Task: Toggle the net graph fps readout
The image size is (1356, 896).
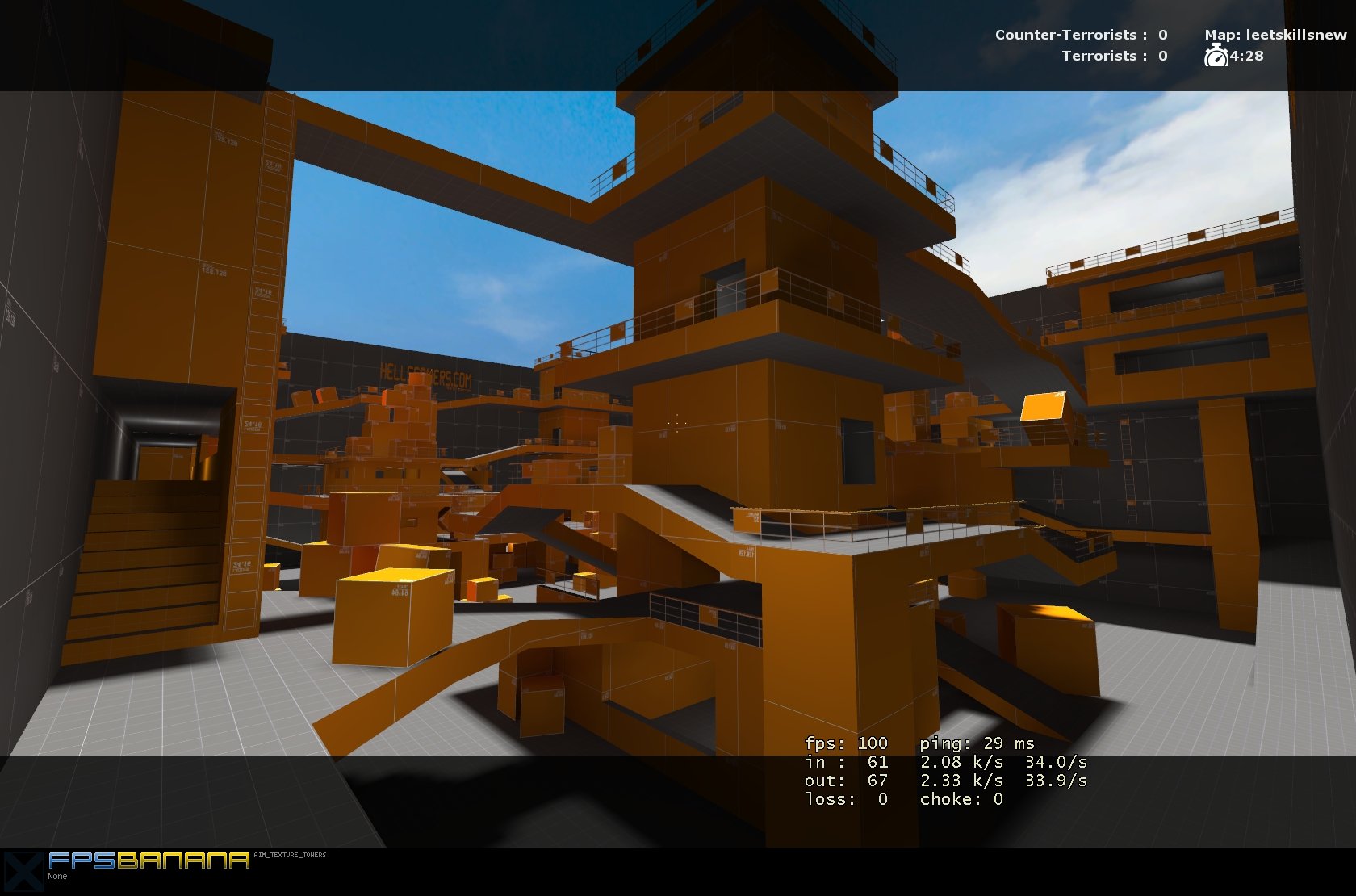Action: point(845,743)
